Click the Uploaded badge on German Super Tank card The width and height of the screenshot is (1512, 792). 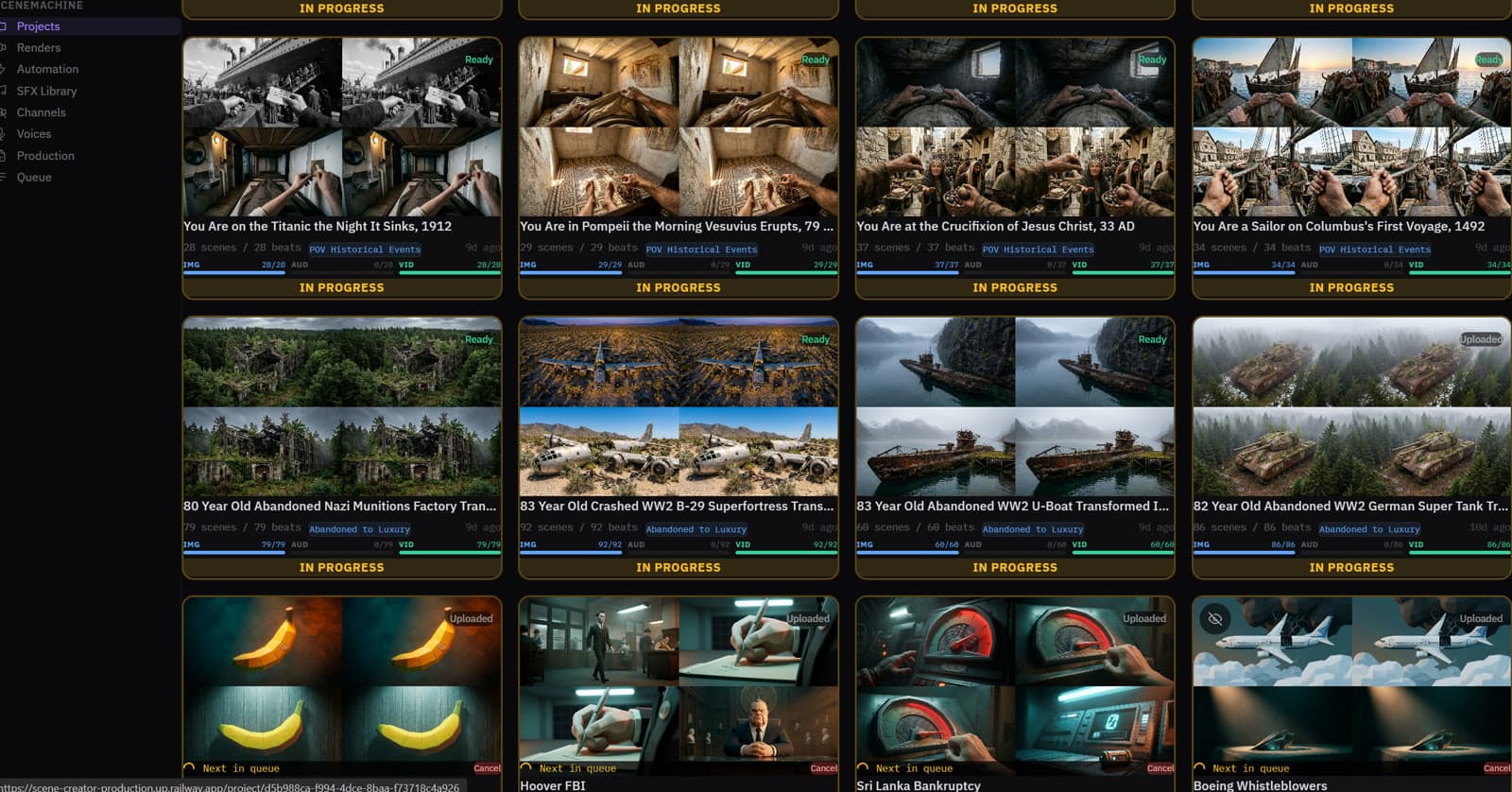click(1482, 338)
